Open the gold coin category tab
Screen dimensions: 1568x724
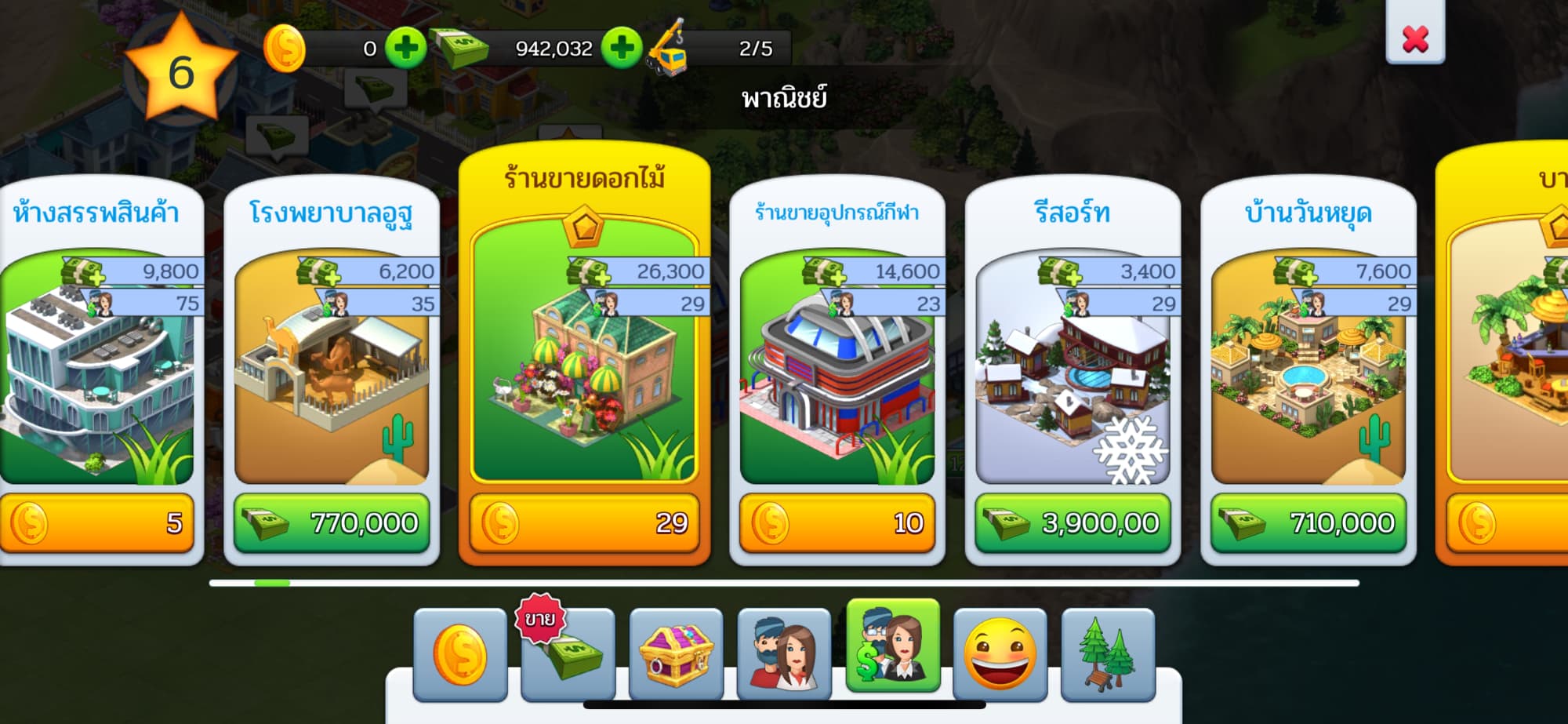460,654
